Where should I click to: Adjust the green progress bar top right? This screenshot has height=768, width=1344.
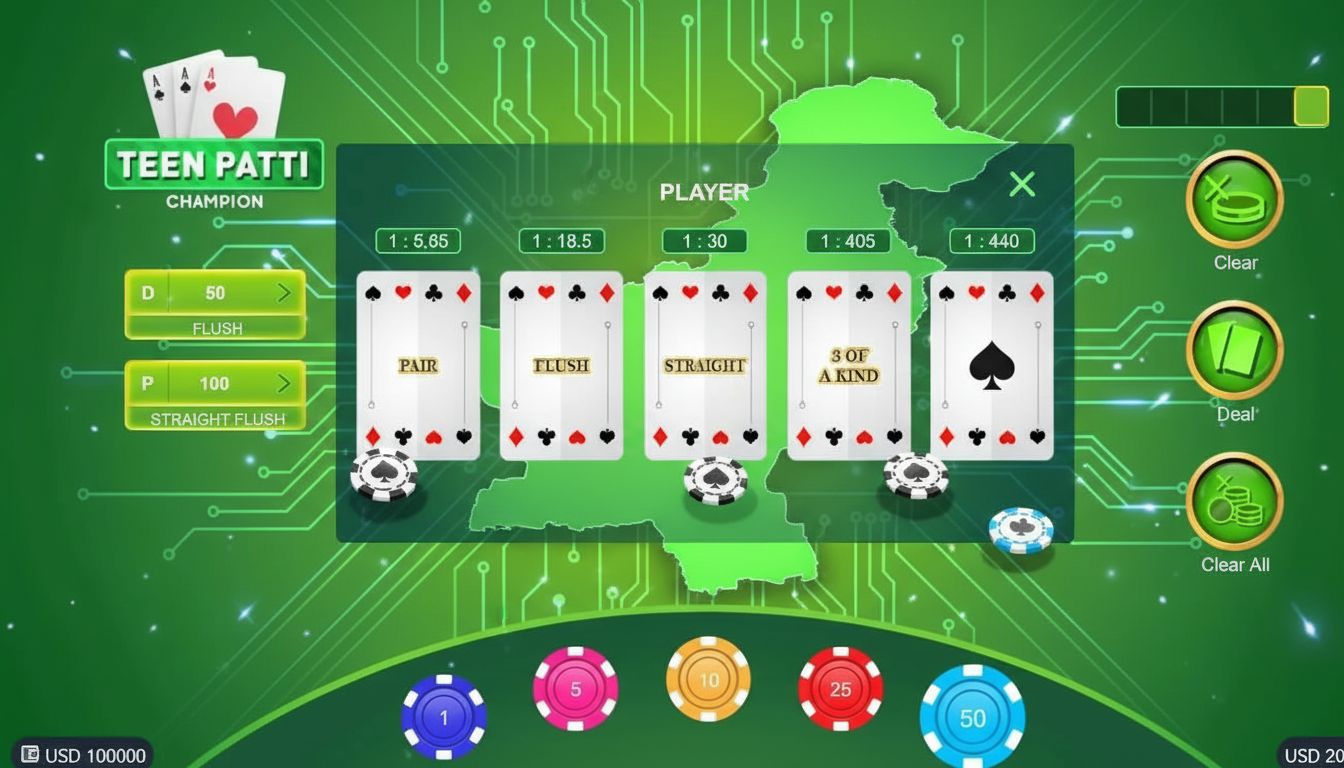(x=1224, y=107)
